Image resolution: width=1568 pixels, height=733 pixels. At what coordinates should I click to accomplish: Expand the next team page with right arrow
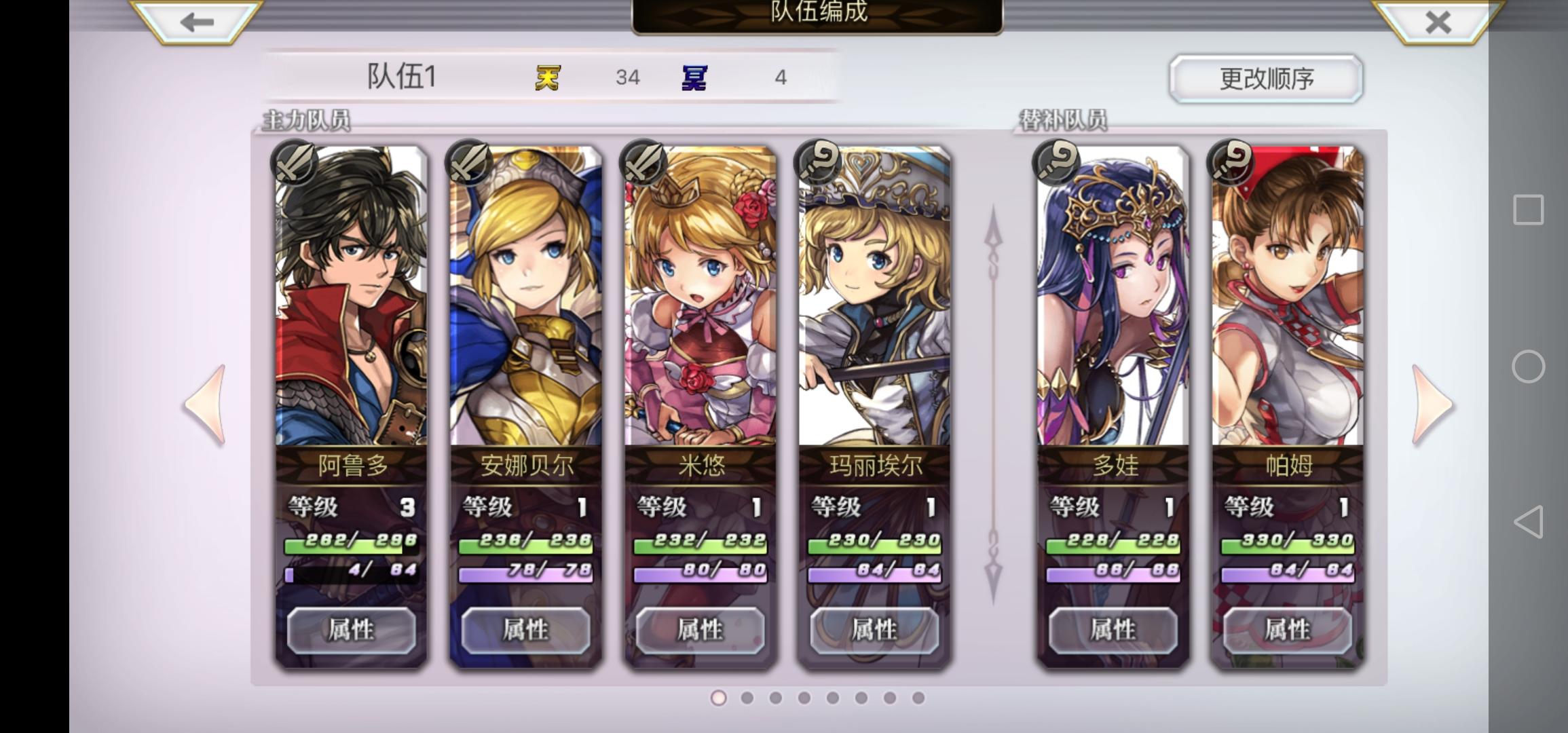(x=1430, y=404)
